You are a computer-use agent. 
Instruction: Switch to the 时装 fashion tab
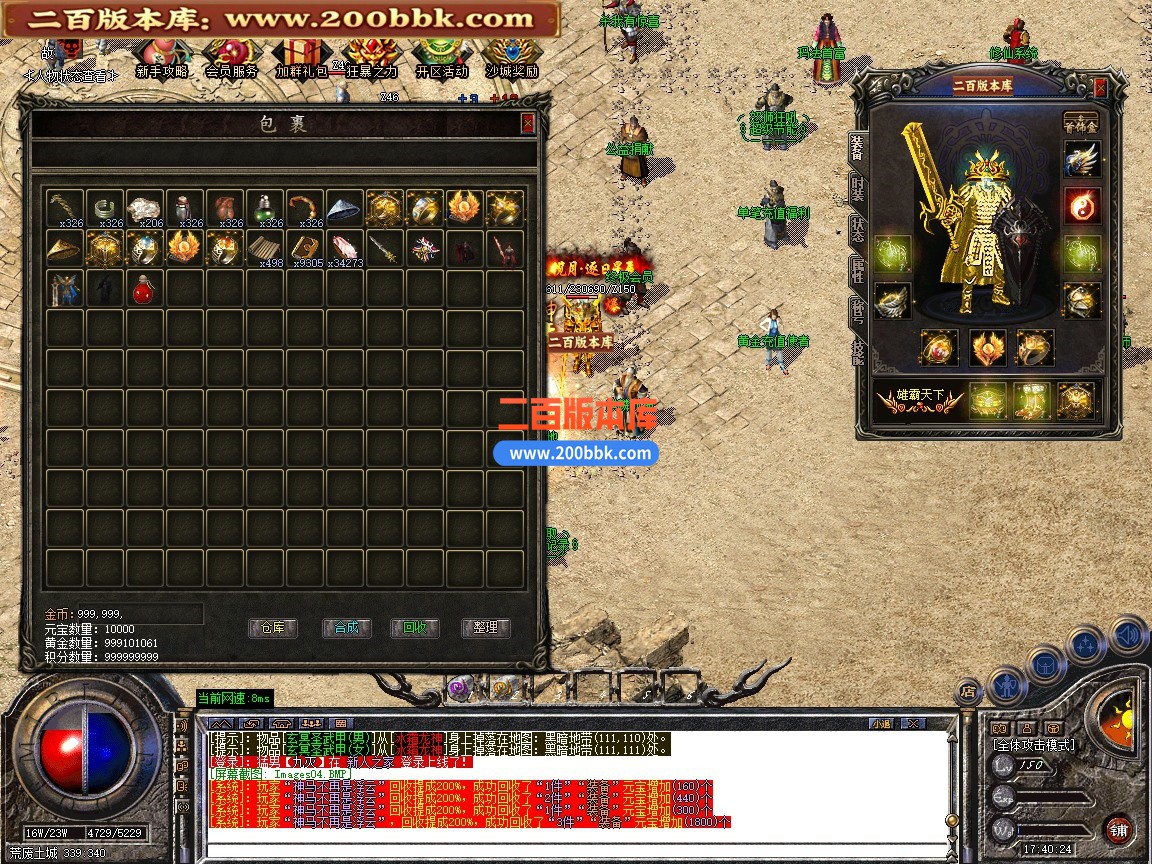tap(857, 187)
